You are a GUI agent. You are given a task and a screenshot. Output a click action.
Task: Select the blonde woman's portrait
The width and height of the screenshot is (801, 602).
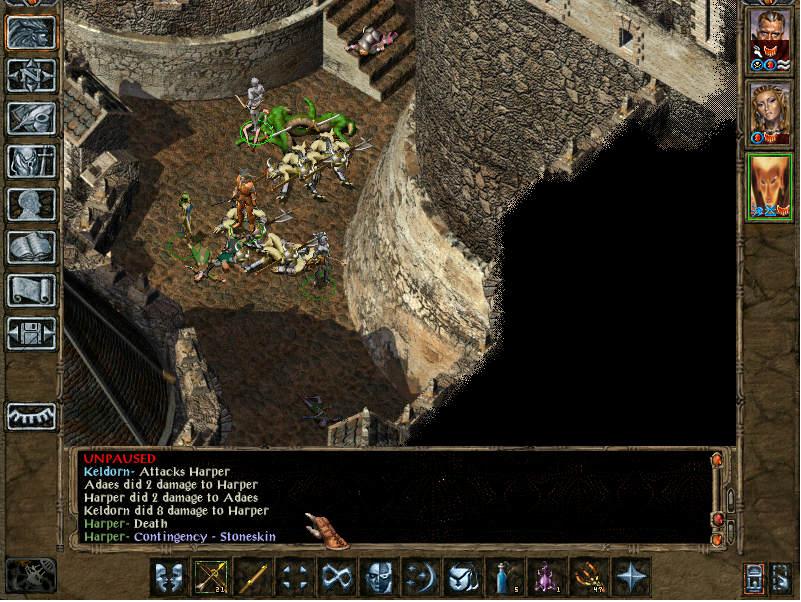point(769,114)
